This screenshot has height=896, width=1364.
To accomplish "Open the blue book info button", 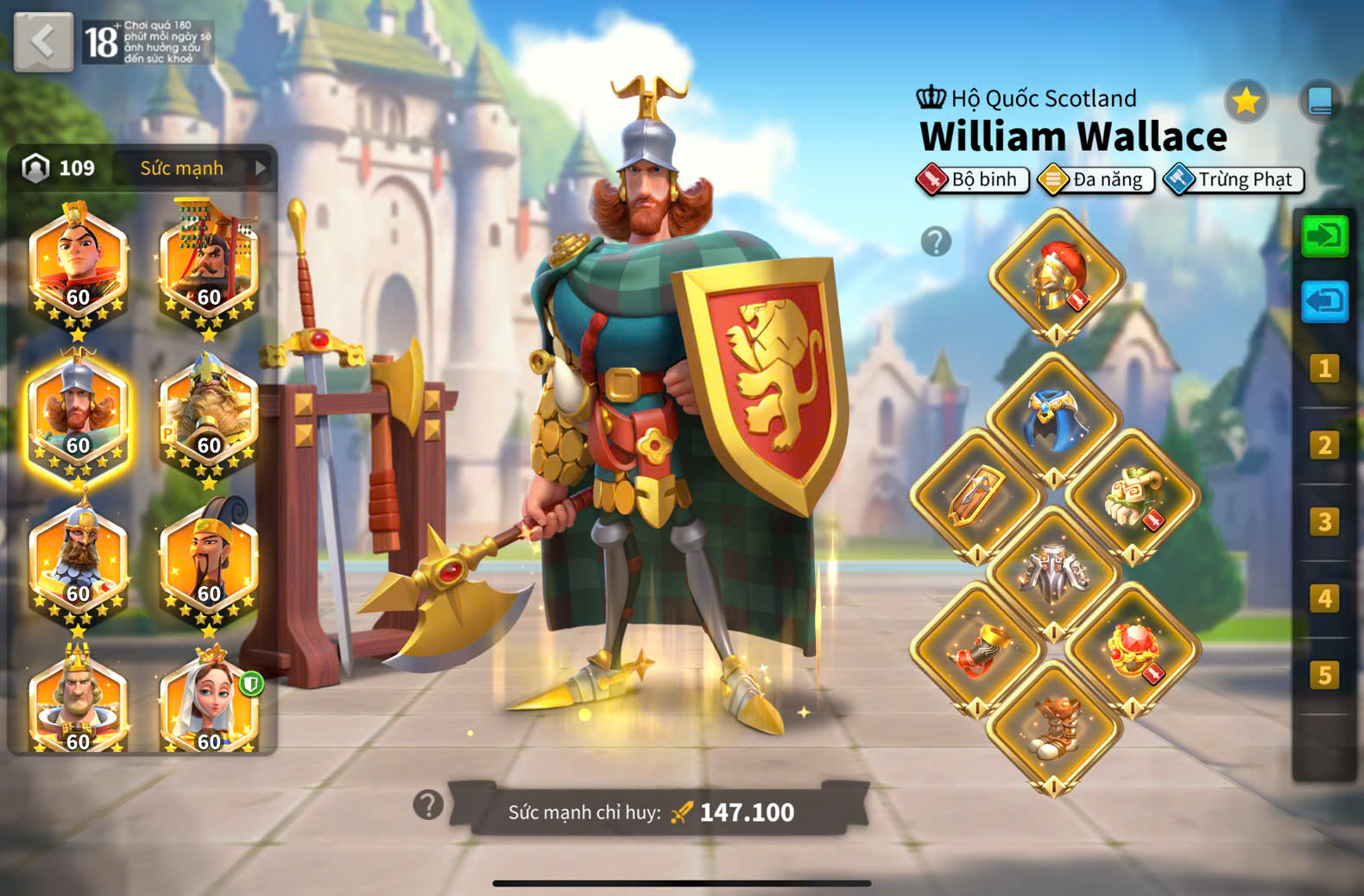I will tap(1320, 102).
